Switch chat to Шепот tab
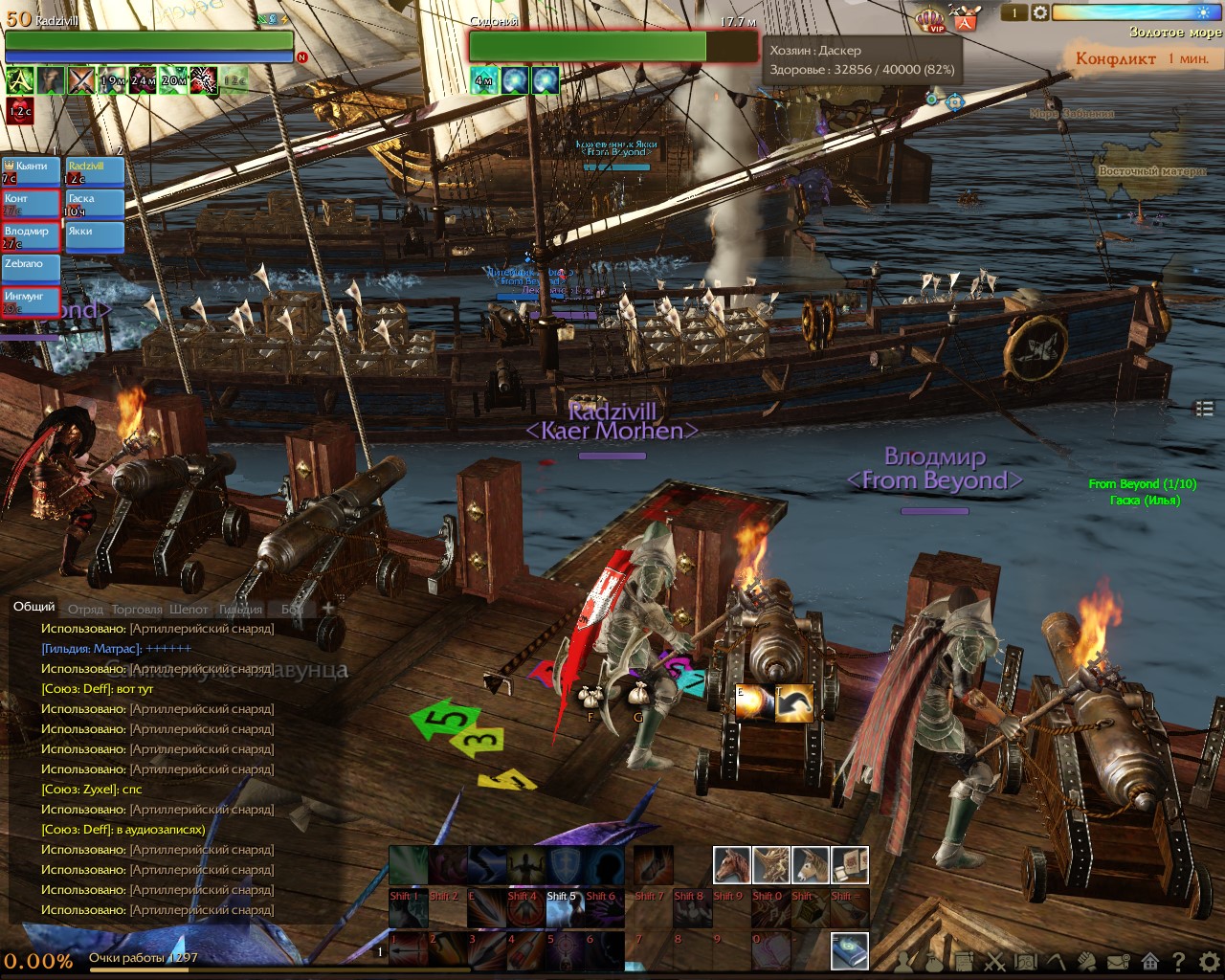 pyautogui.click(x=189, y=609)
